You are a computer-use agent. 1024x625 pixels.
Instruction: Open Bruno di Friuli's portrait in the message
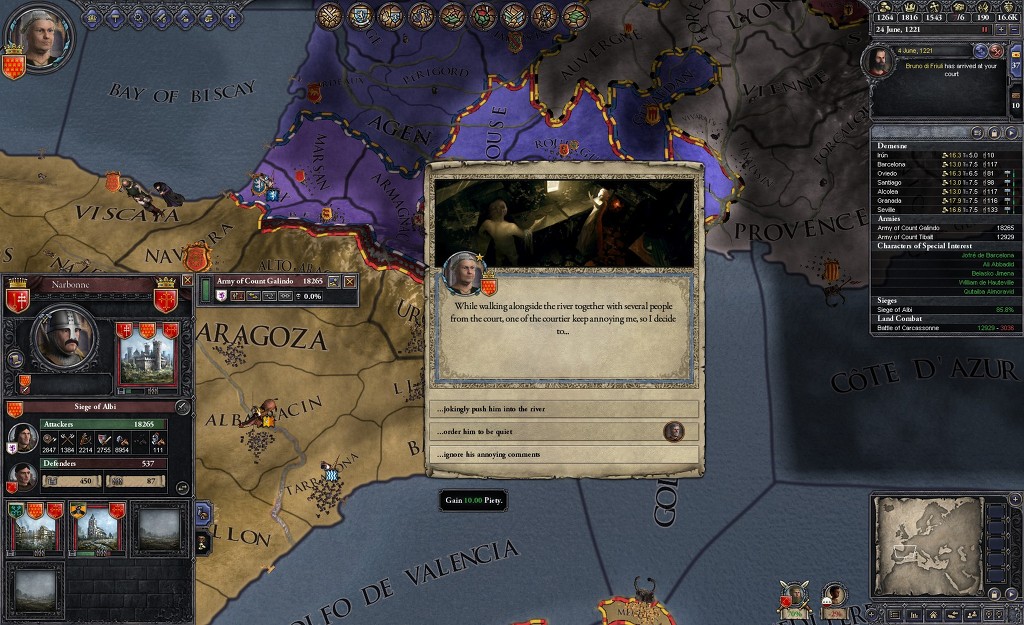click(x=879, y=63)
